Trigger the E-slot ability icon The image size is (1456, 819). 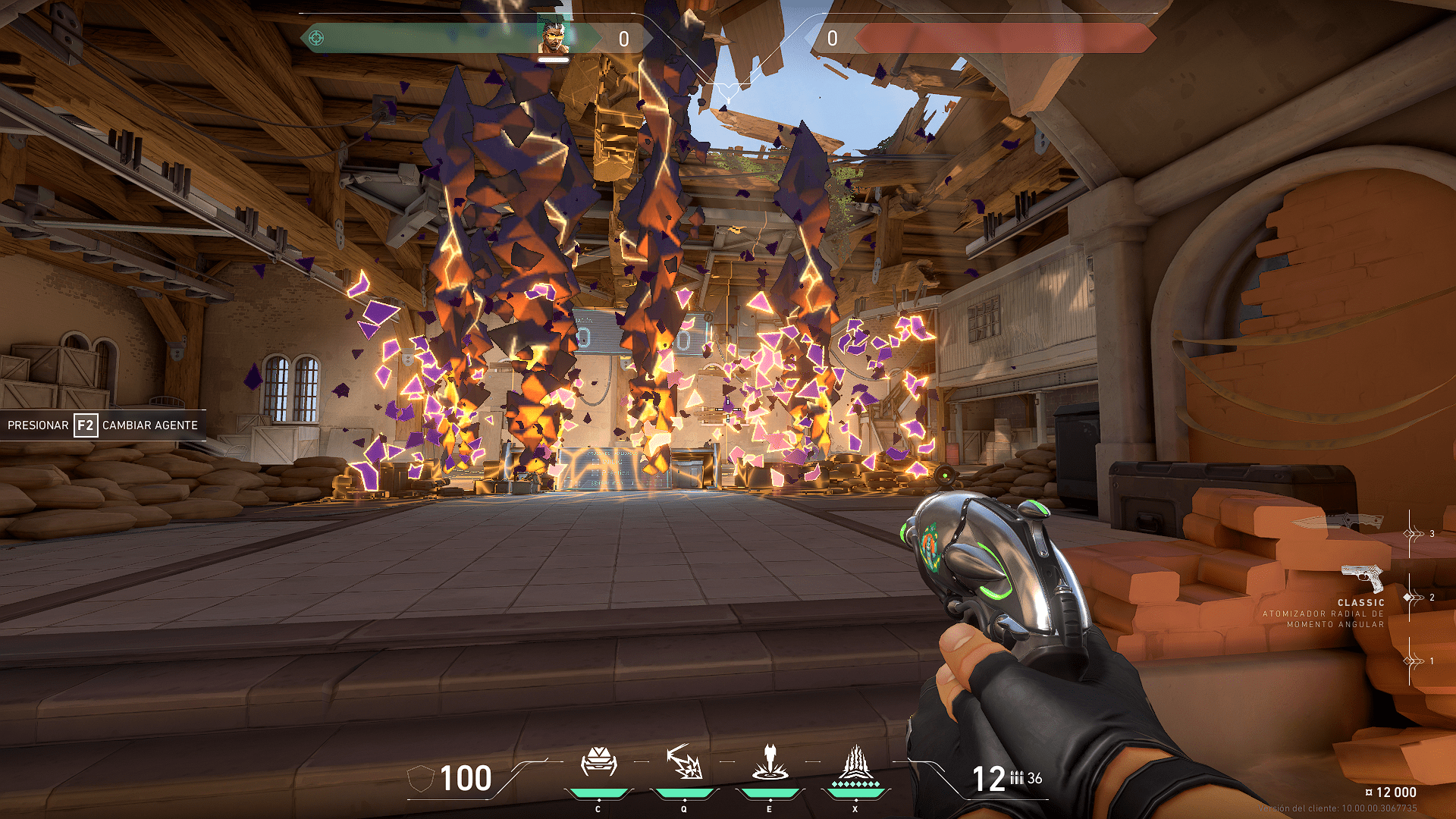point(770,762)
